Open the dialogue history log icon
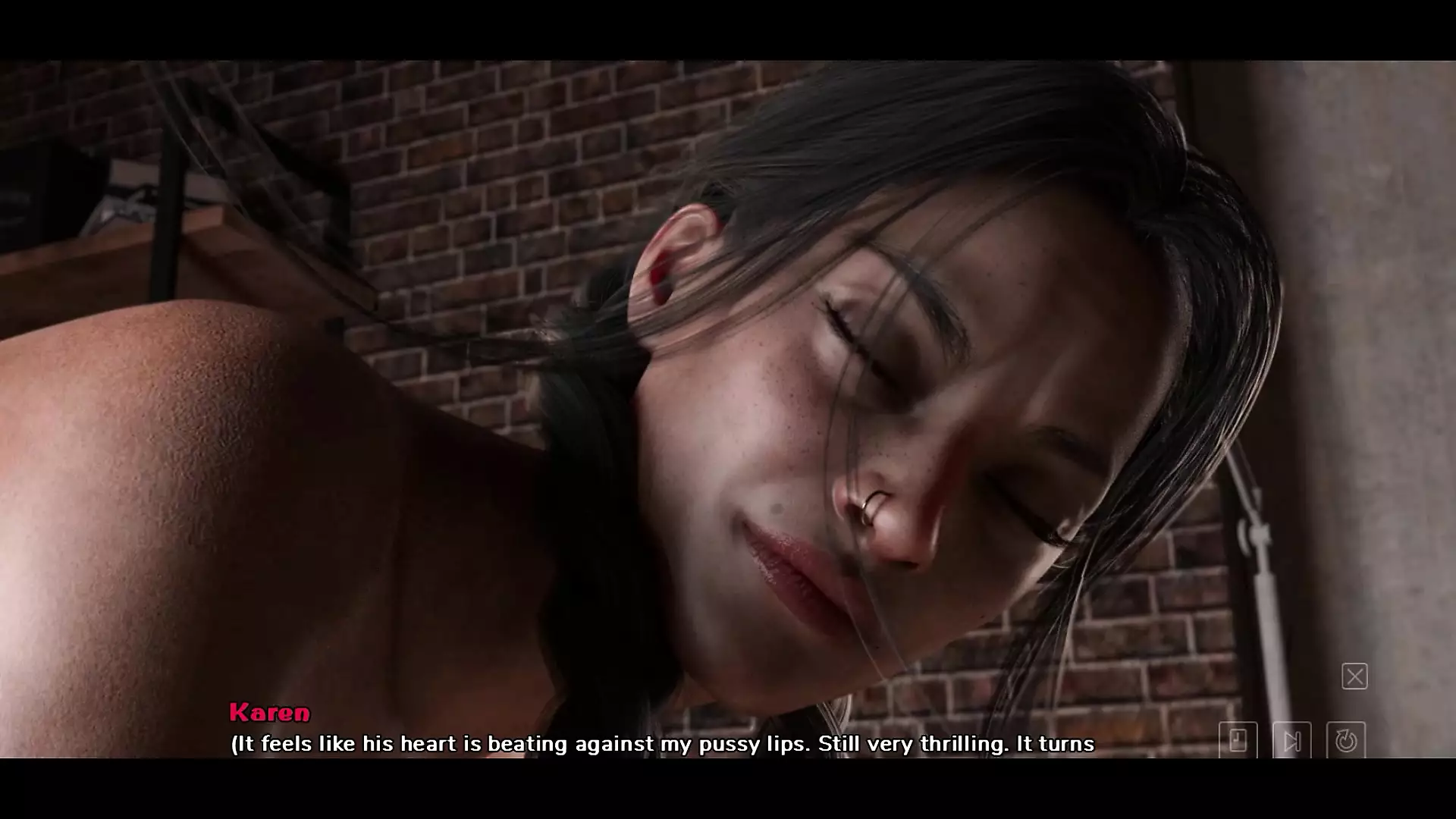Image resolution: width=1456 pixels, height=819 pixels. pos(1238,740)
